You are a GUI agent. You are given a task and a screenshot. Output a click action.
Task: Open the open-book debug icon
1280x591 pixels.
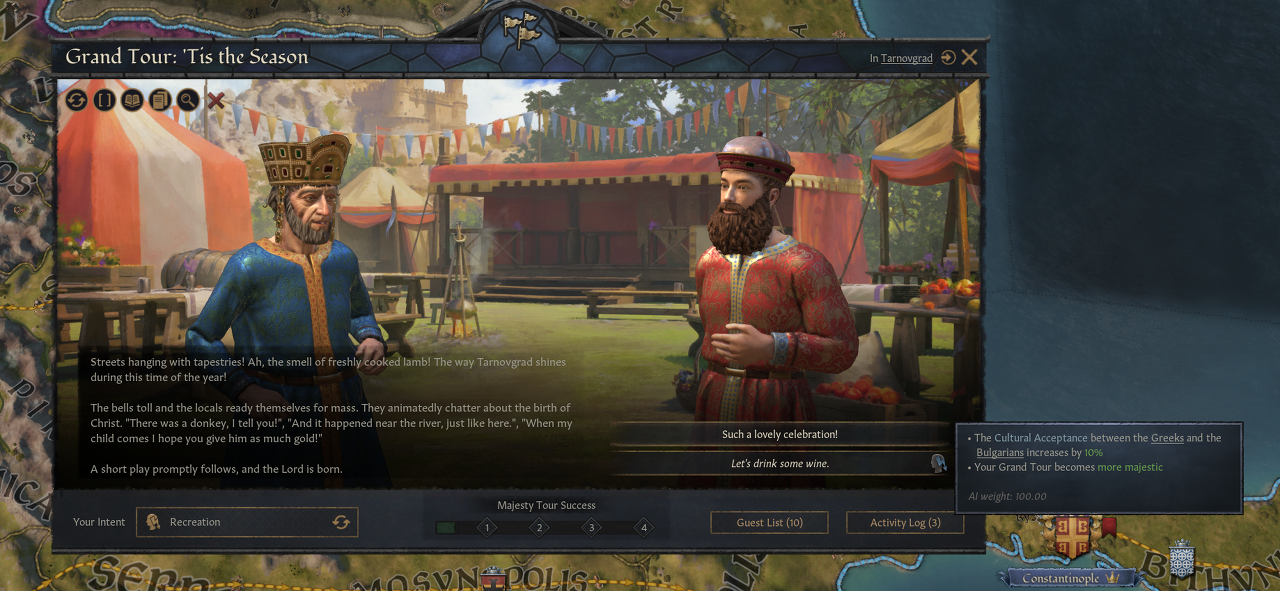pyautogui.click(x=132, y=100)
